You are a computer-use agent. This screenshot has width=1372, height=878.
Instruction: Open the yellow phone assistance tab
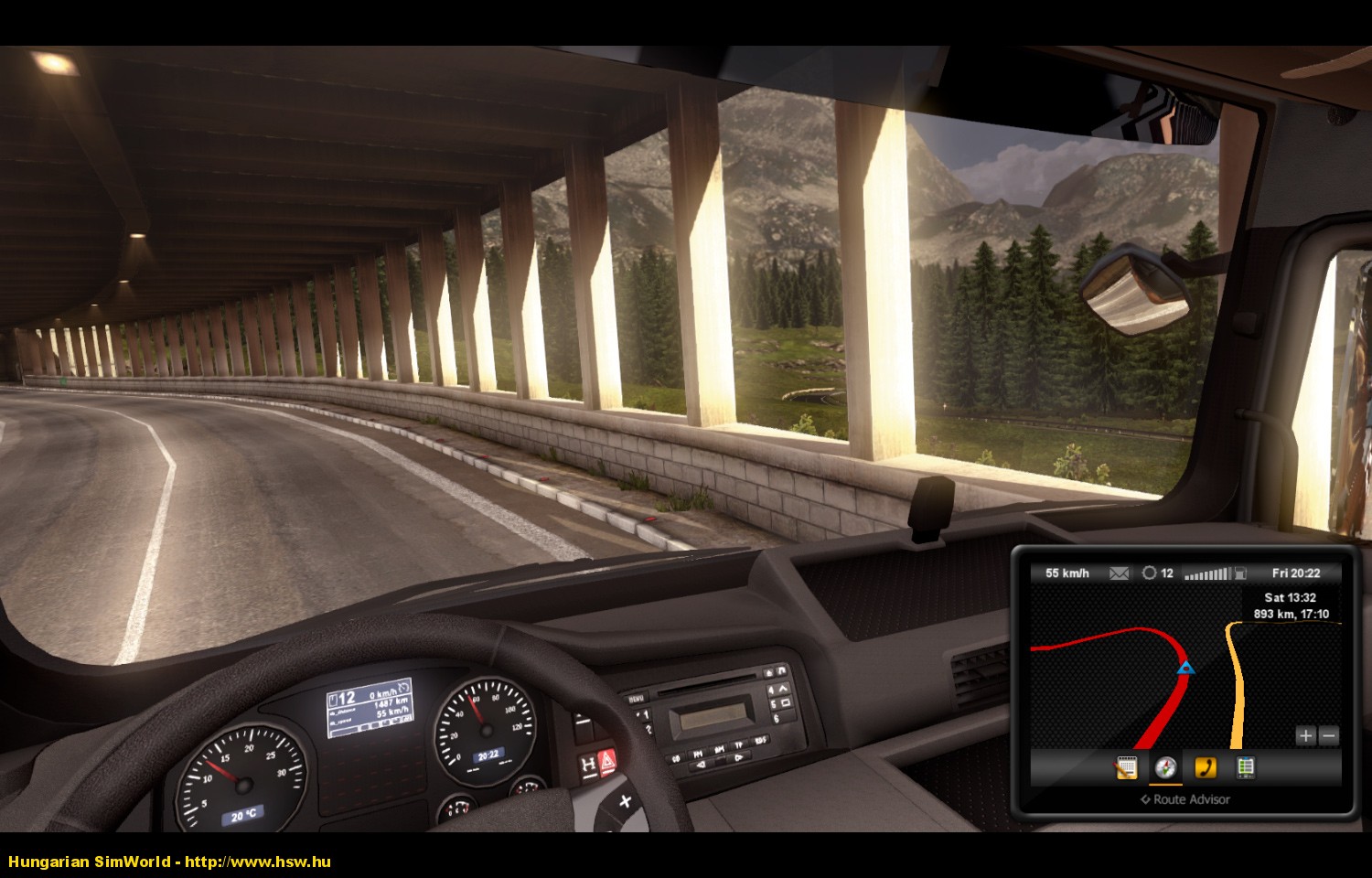coord(1206,767)
